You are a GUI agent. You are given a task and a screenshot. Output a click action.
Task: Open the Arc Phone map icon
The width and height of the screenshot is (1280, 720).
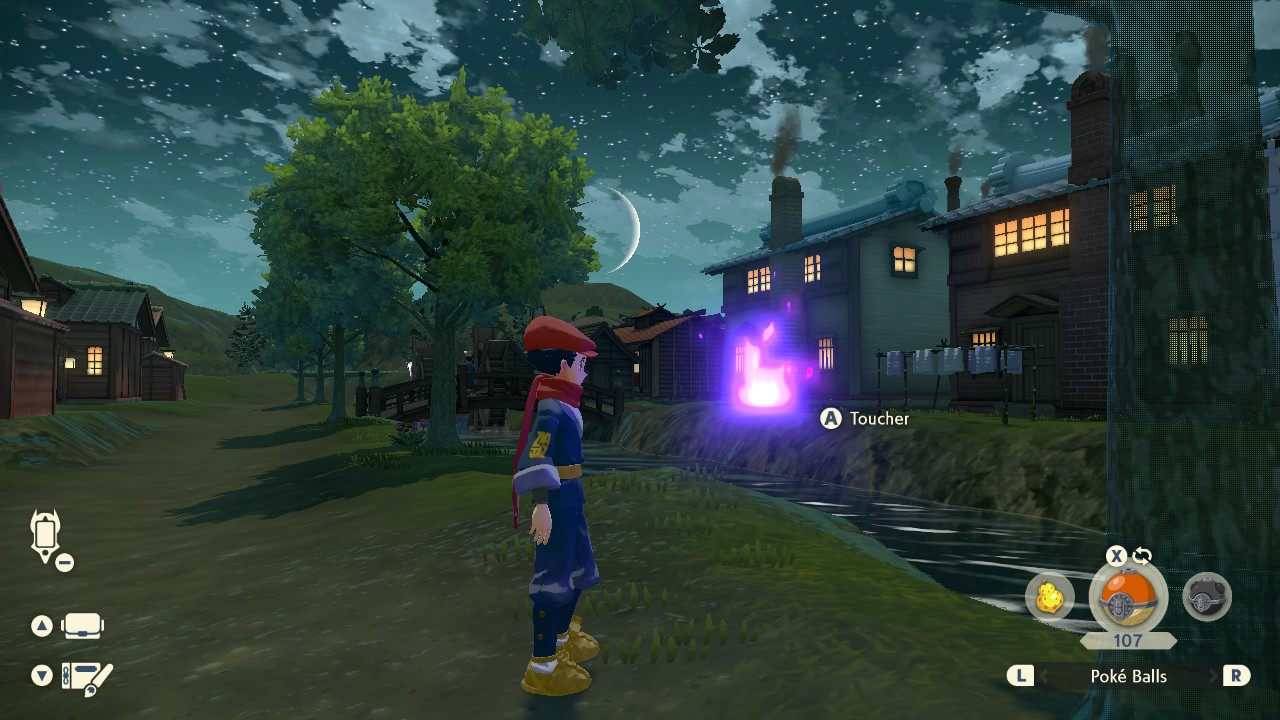pos(46,536)
